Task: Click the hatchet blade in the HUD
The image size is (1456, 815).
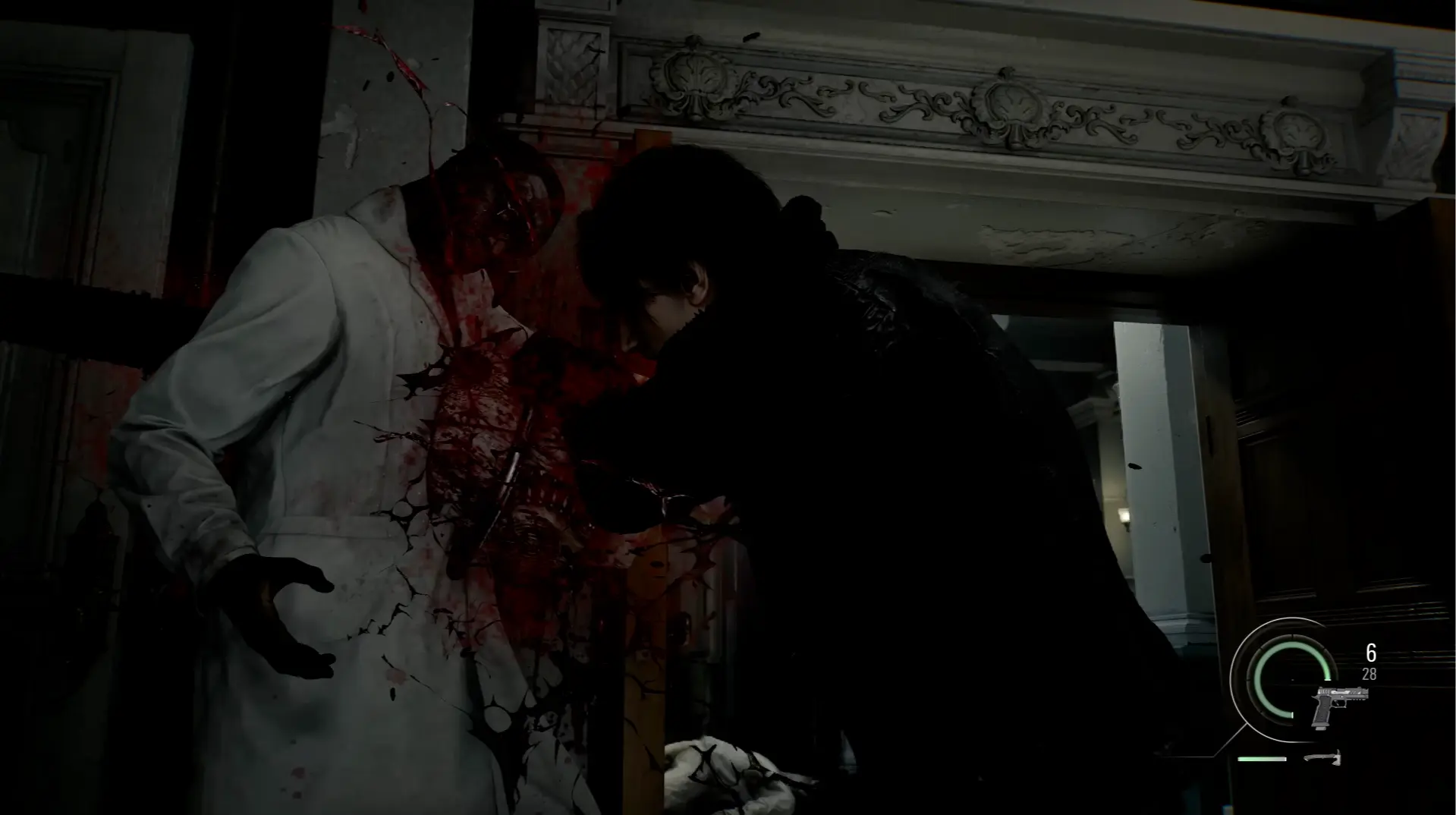Action: tap(1338, 759)
